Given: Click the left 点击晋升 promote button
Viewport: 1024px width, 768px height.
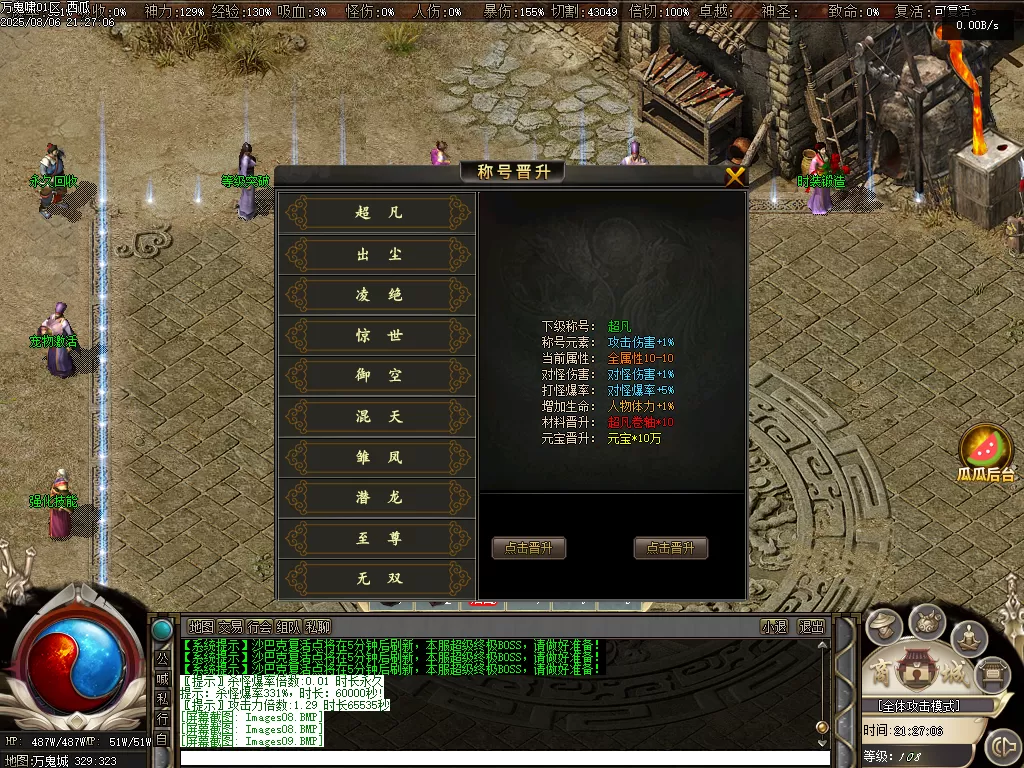Looking at the screenshot, I should coord(529,548).
